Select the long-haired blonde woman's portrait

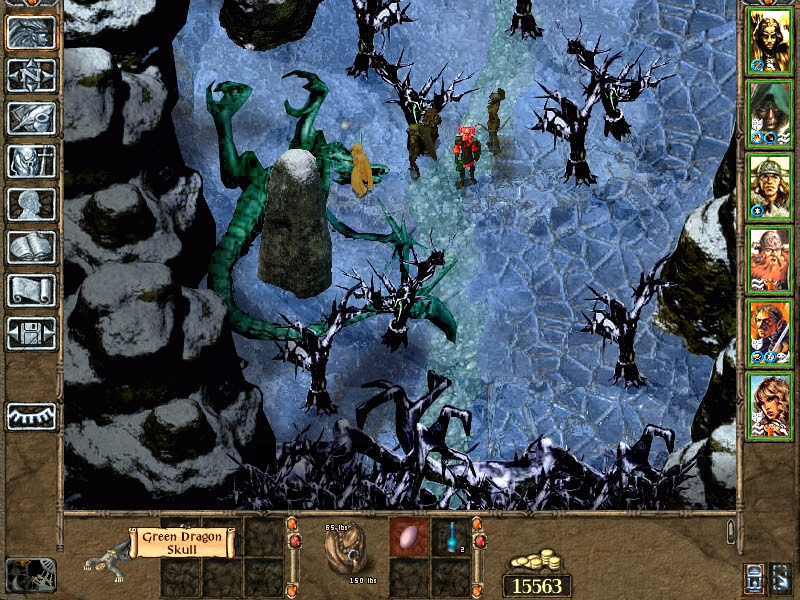click(770, 40)
